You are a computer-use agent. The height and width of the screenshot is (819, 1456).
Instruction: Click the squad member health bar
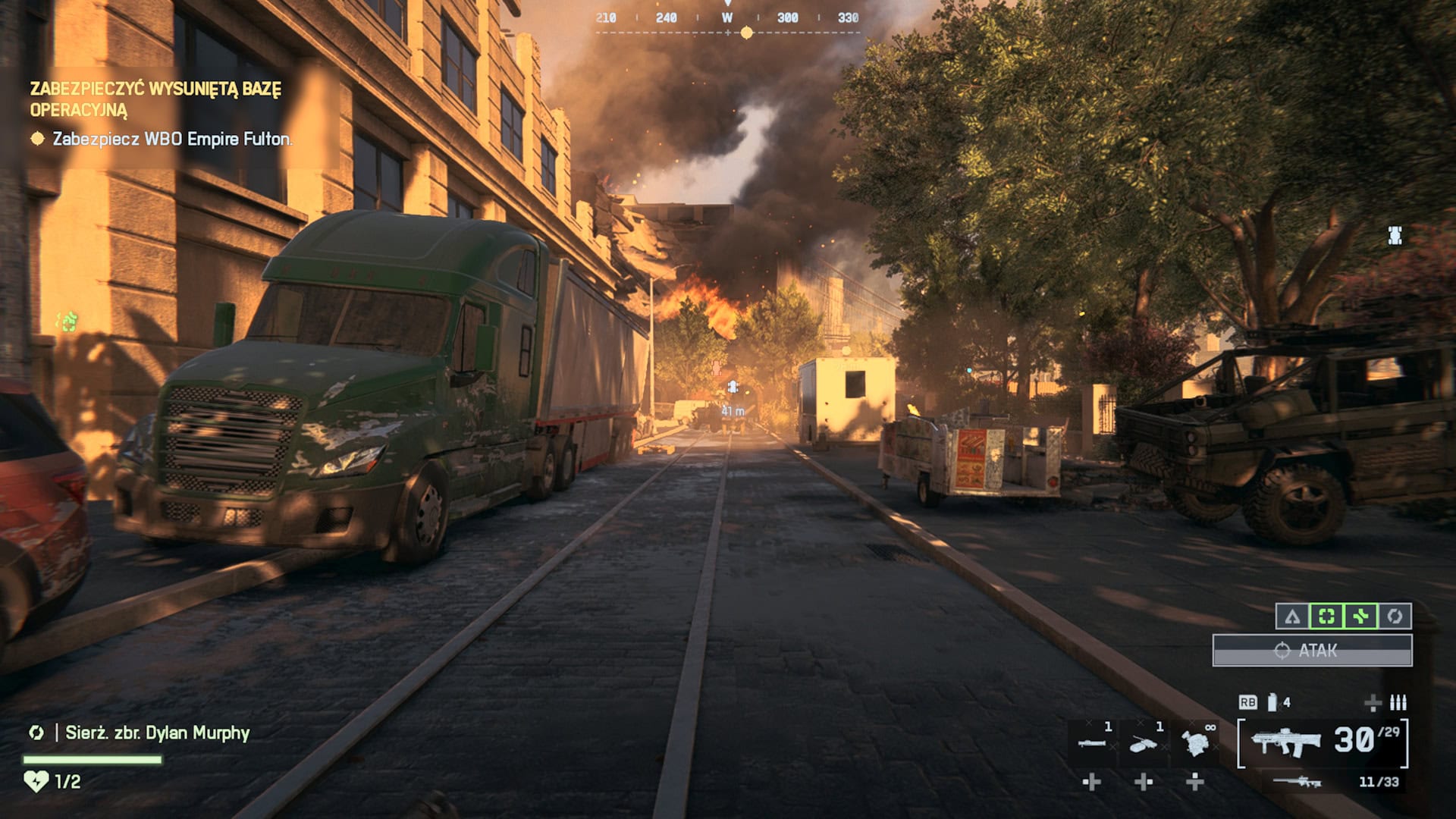coord(91,761)
